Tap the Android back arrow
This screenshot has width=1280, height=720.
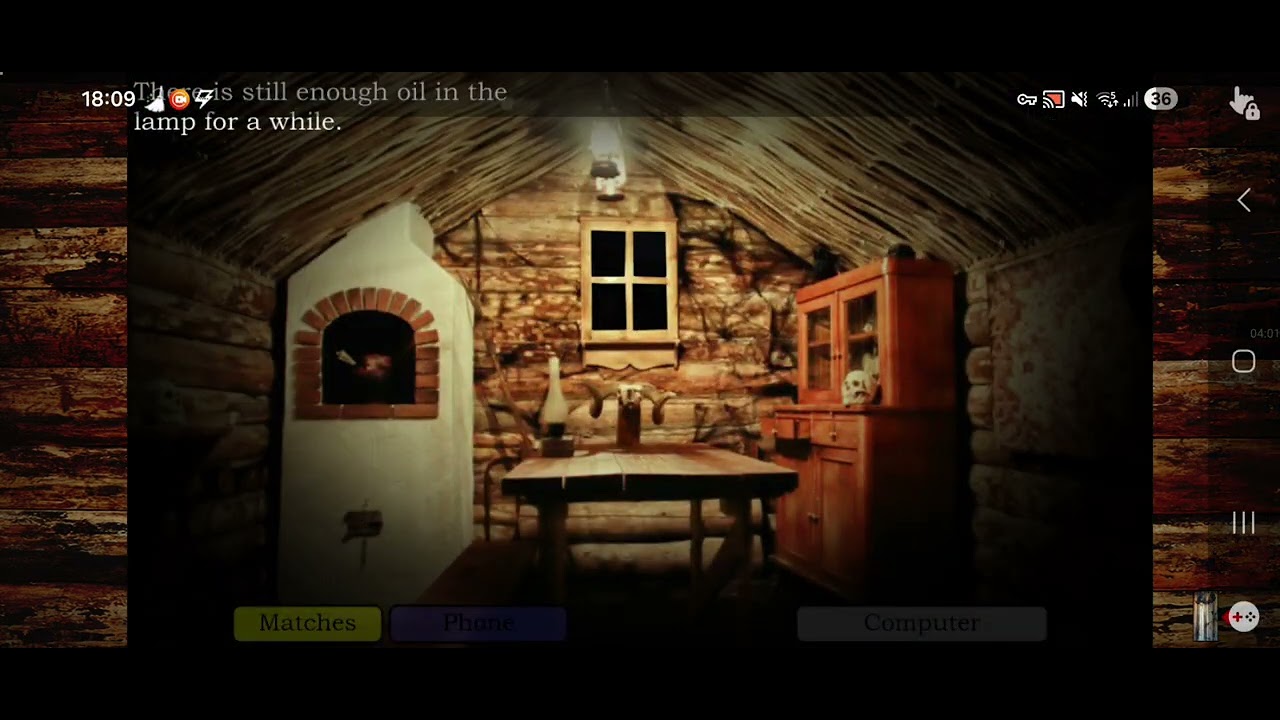(1243, 201)
